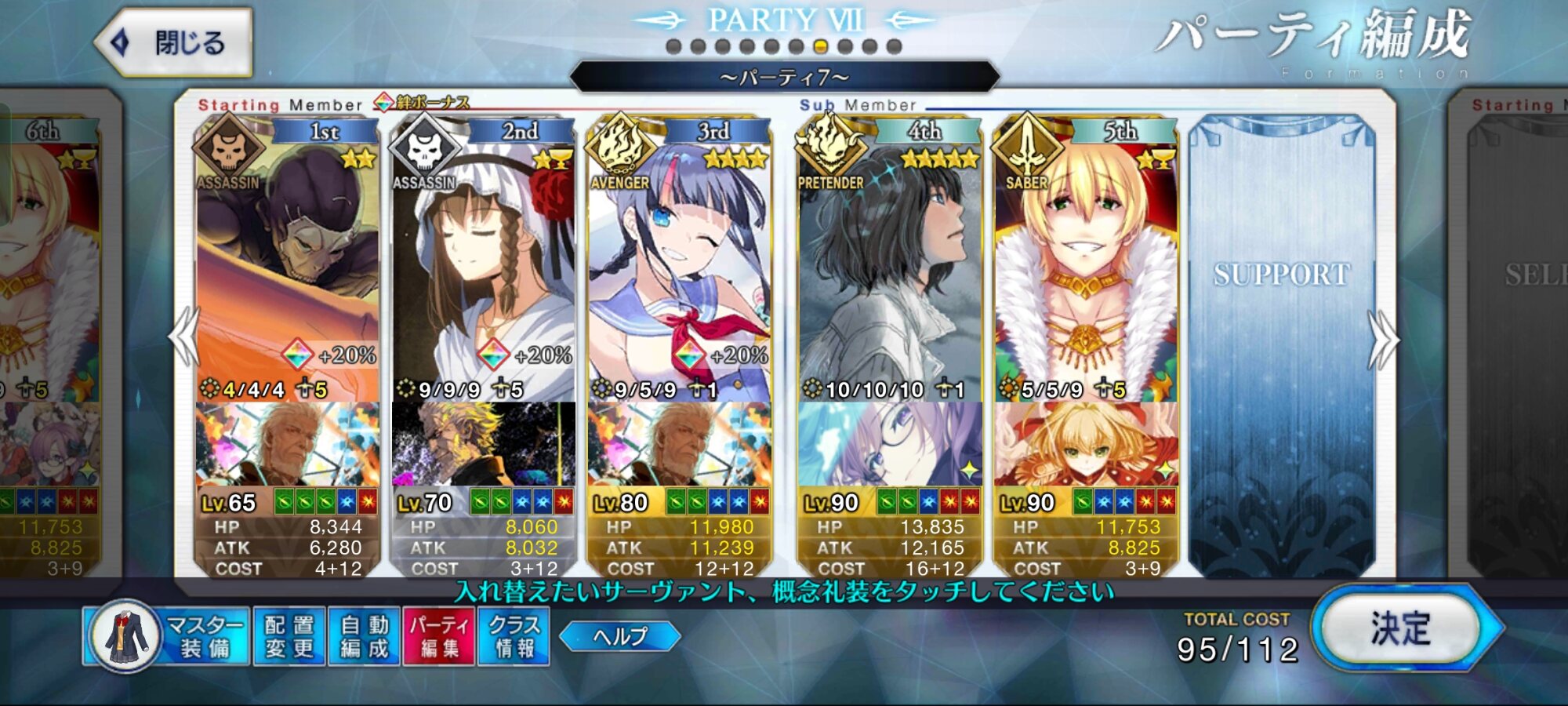Screen dimensions: 1568x706
Task: Activate 自動編成 auto formation
Action: point(365,636)
